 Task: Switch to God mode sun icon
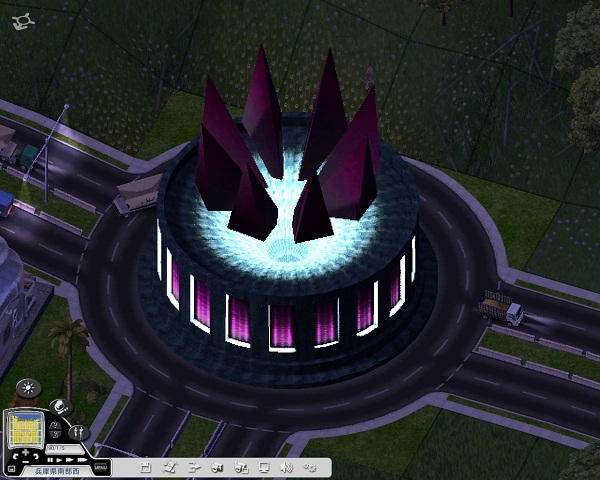pos(27,386)
